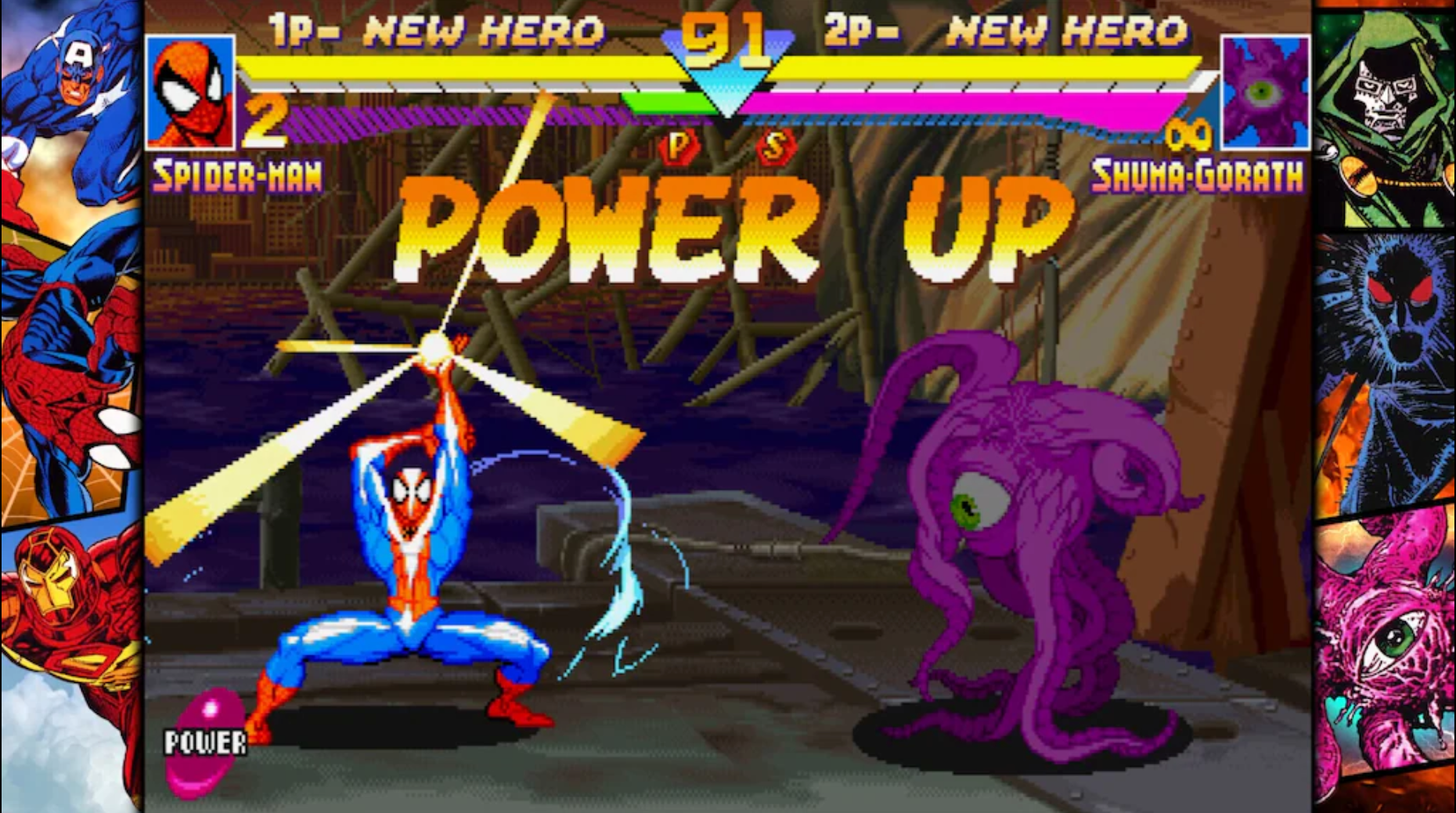Screen dimensions: 1456x813
Task: Click the round timer showing 91
Action: point(722,38)
